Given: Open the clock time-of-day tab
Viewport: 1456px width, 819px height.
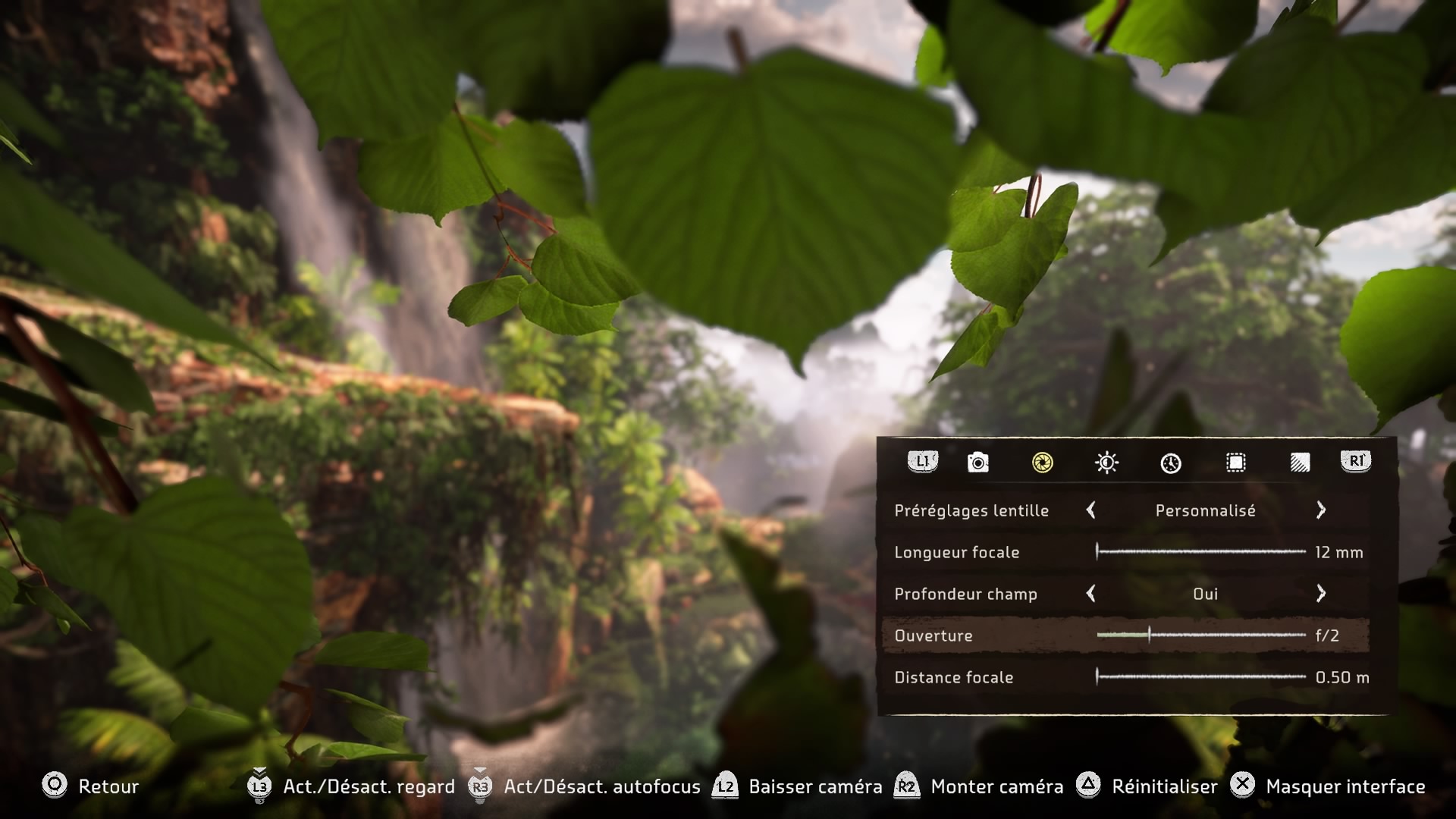Looking at the screenshot, I should click(x=1171, y=463).
